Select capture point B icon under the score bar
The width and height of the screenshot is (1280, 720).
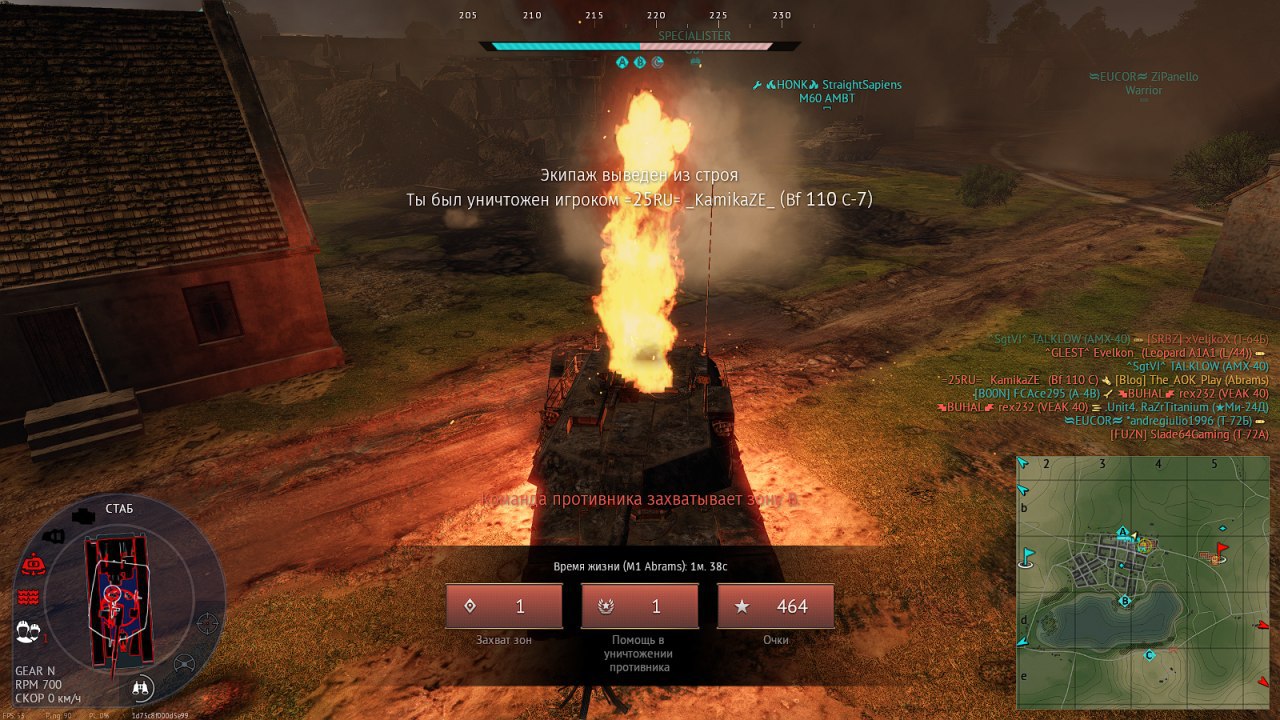click(x=640, y=62)
